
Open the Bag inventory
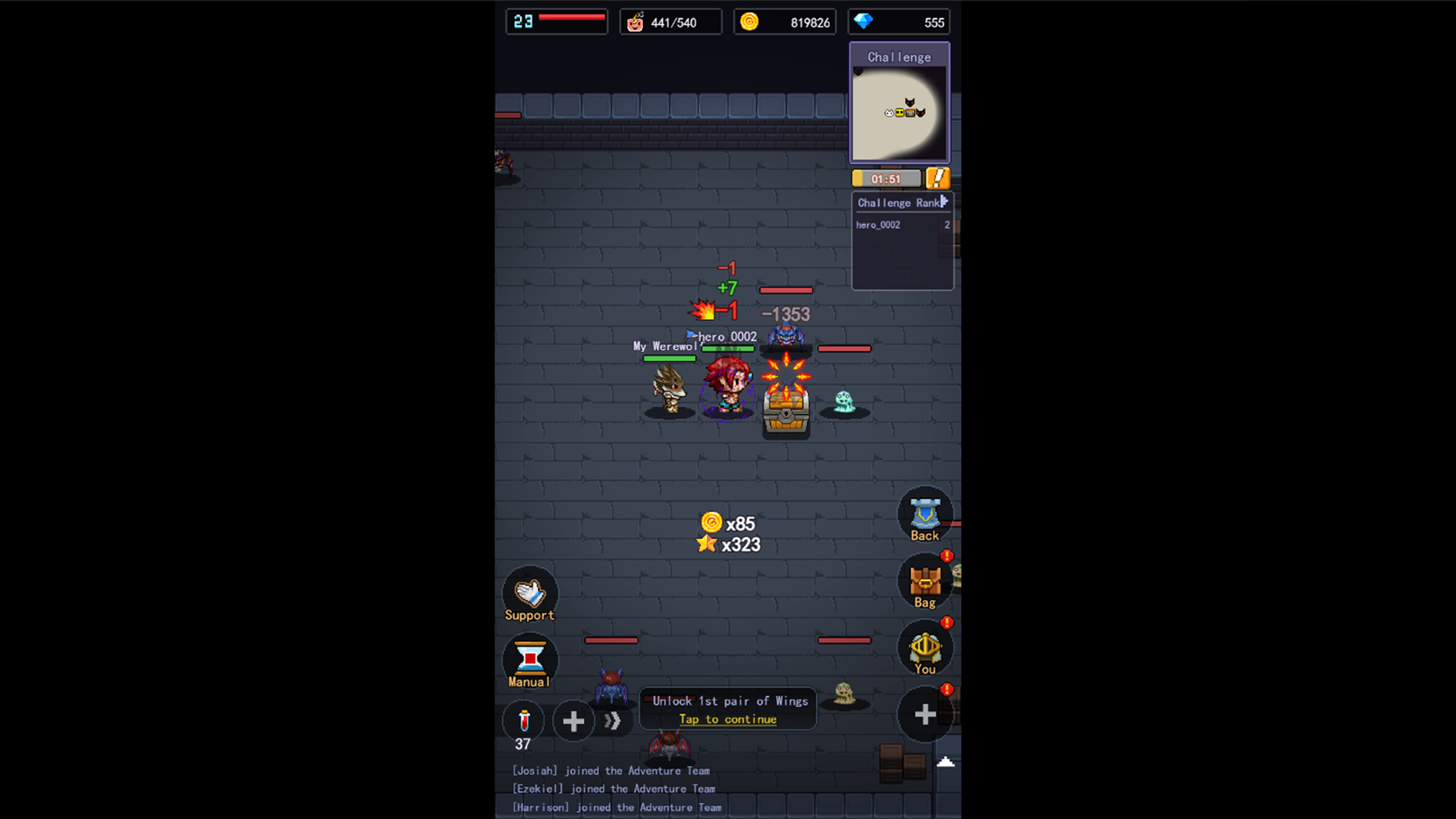pyautogui.click(x=924, y=582)
